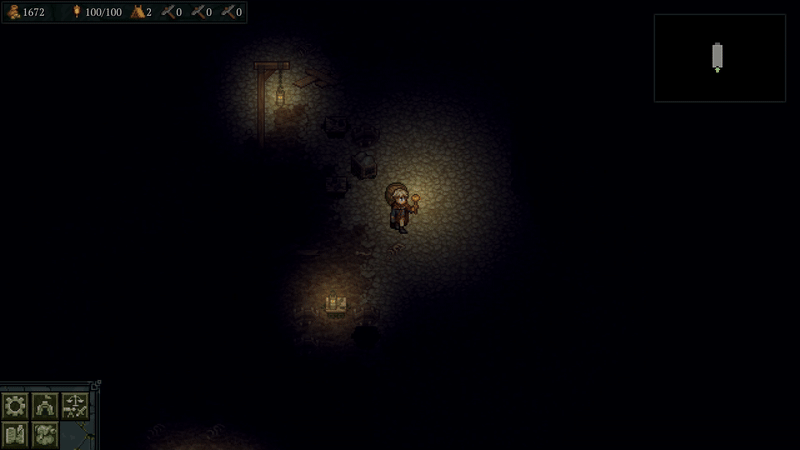Click the smoke cloud icon button
Screen dimensions: 800x450
click(45, 434)
